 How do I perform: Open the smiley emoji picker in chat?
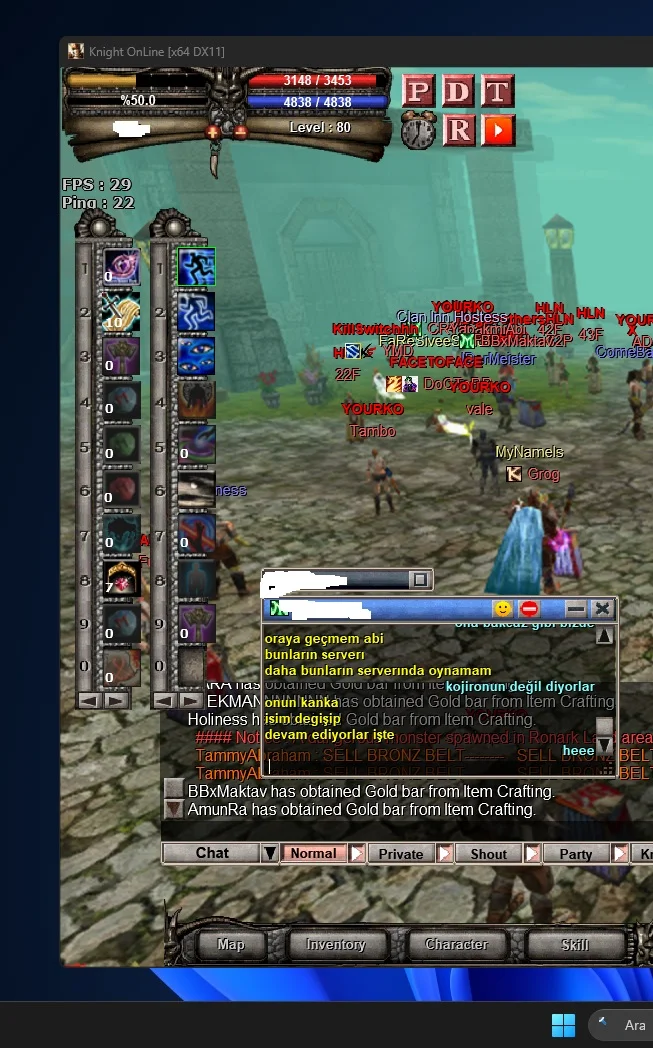(503, 608)
